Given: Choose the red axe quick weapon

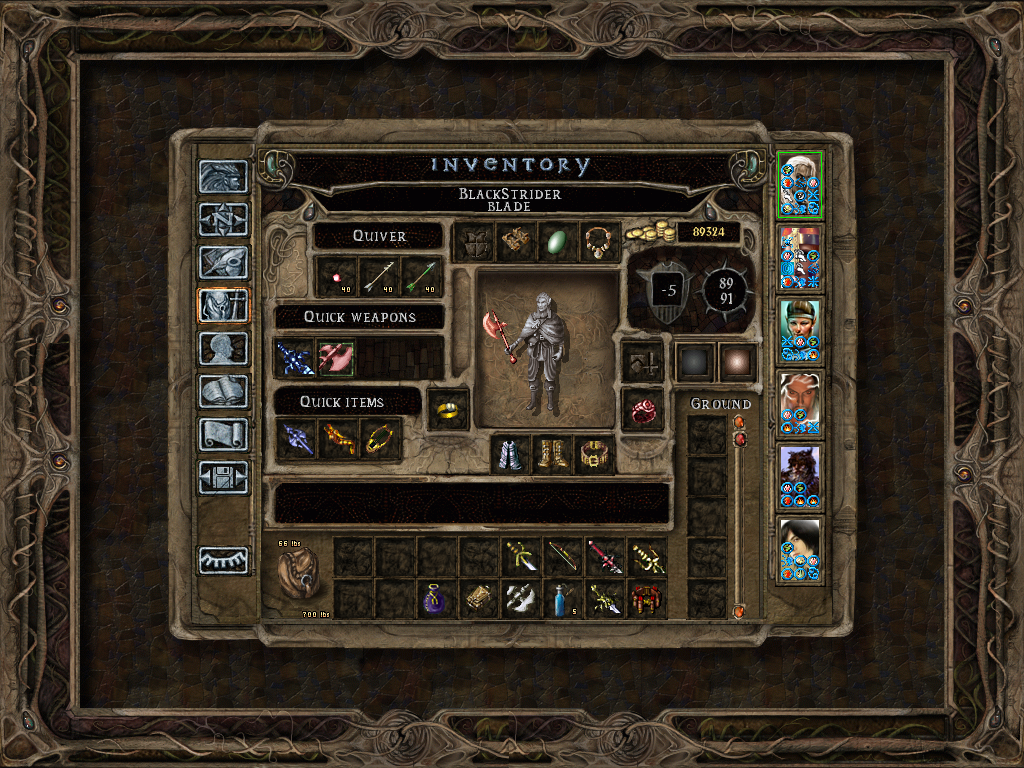Looking at the screenshot, I should [336, 357].
